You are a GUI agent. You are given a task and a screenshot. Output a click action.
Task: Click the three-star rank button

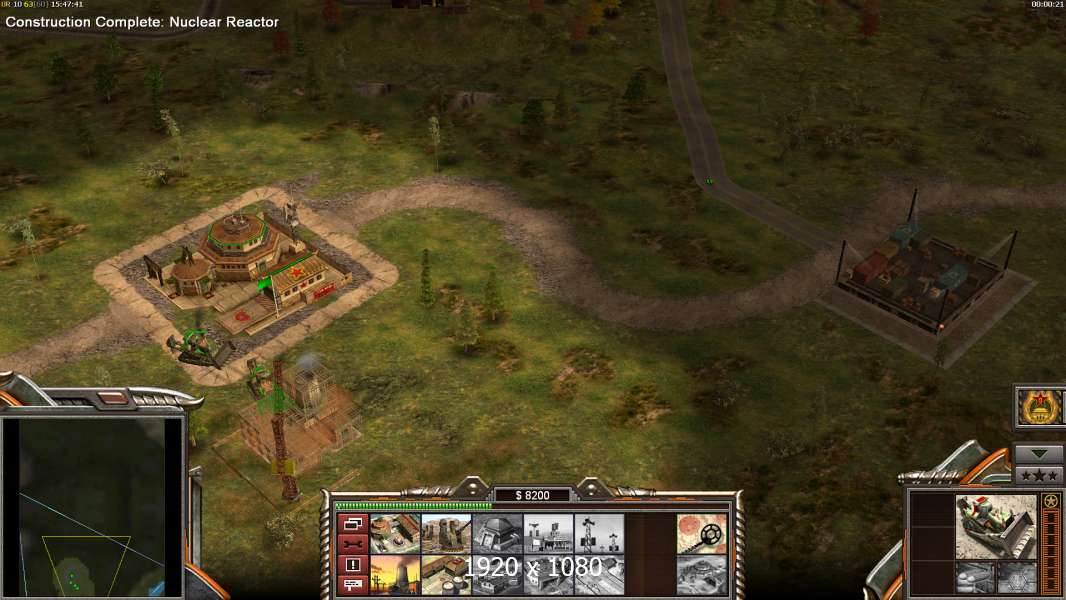pyautogui.click(x=1039, y=474)
